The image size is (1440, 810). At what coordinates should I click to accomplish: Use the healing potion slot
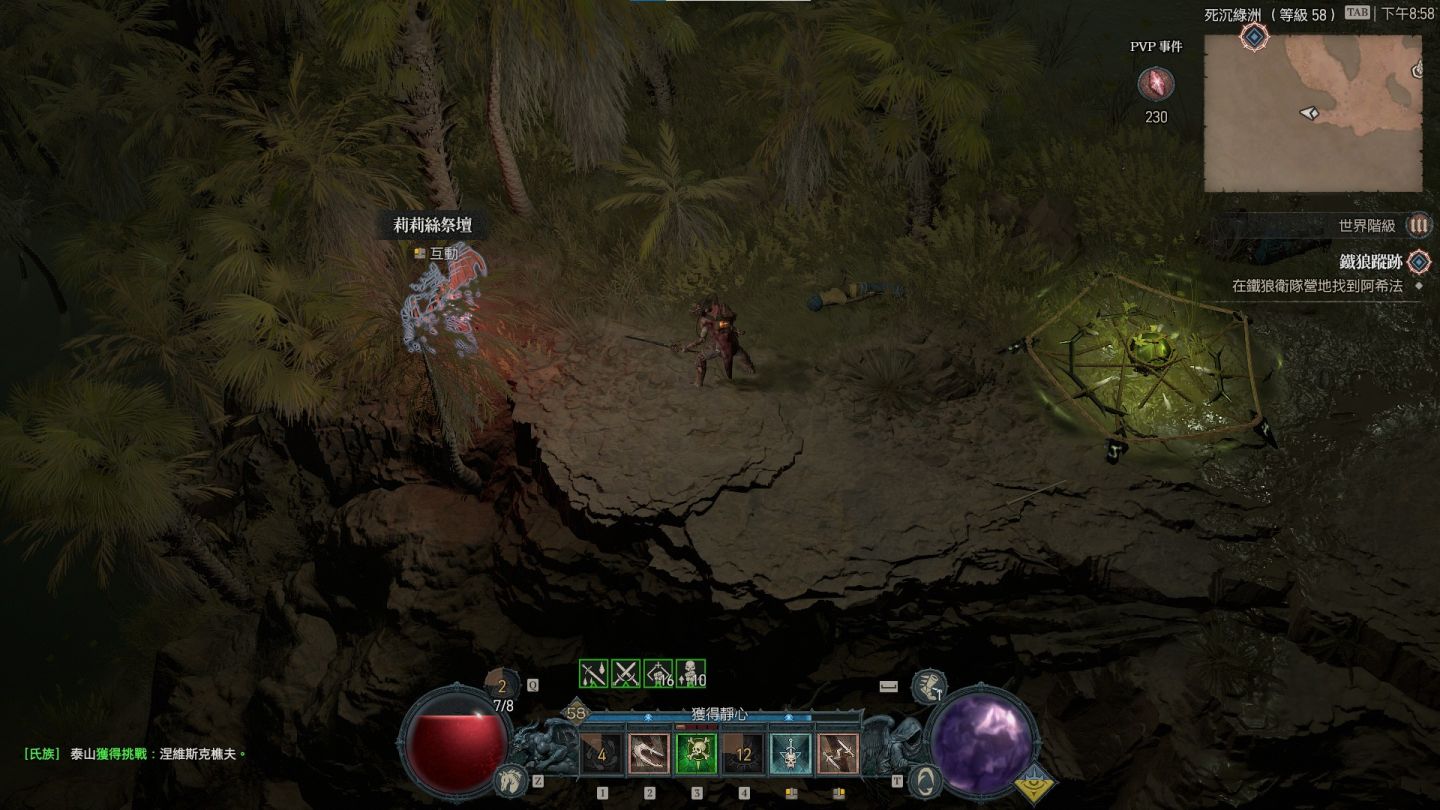pos(502,686)
